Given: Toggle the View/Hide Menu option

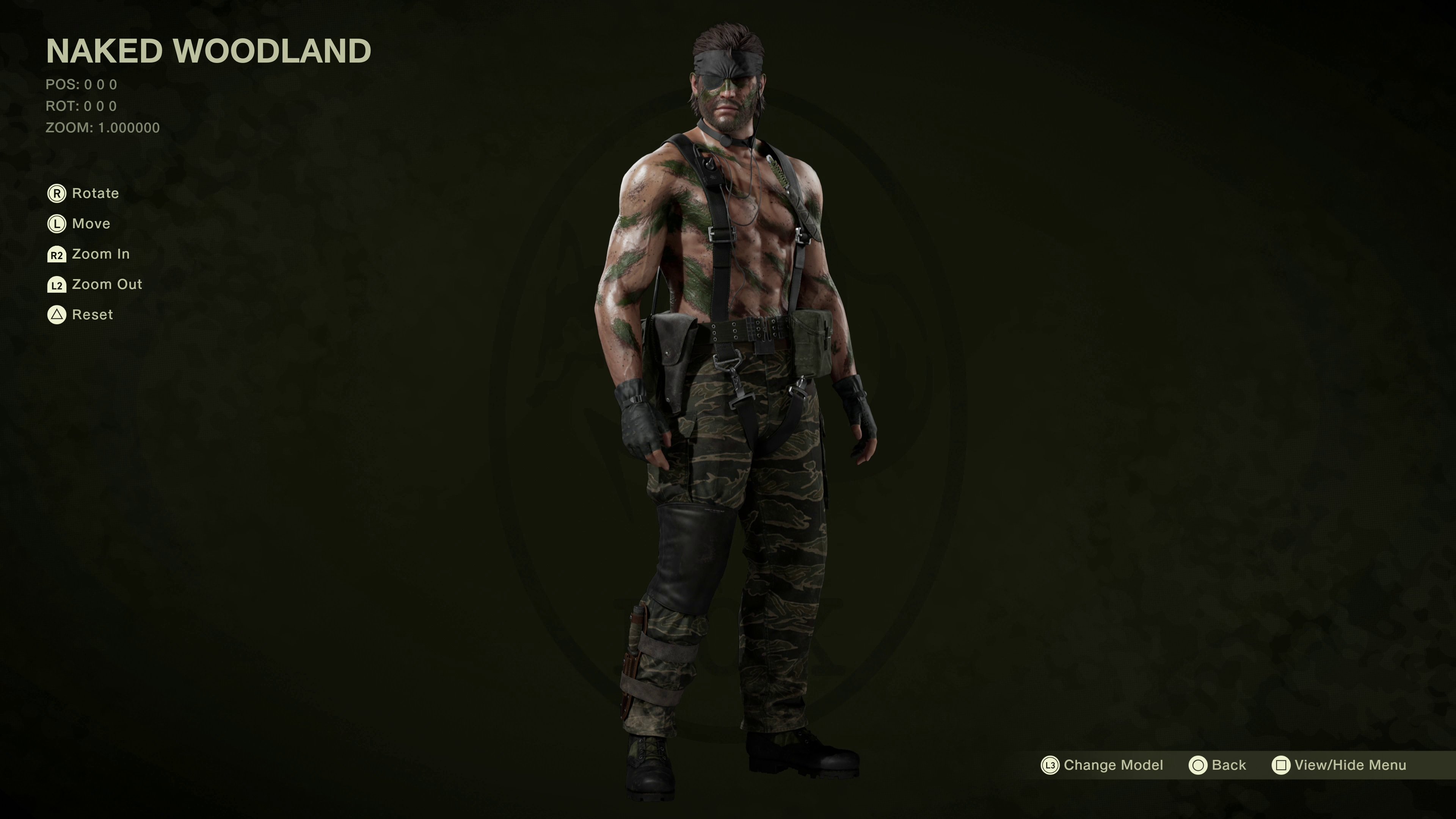Looking at the screenshot, I should tap(1338, 765).
